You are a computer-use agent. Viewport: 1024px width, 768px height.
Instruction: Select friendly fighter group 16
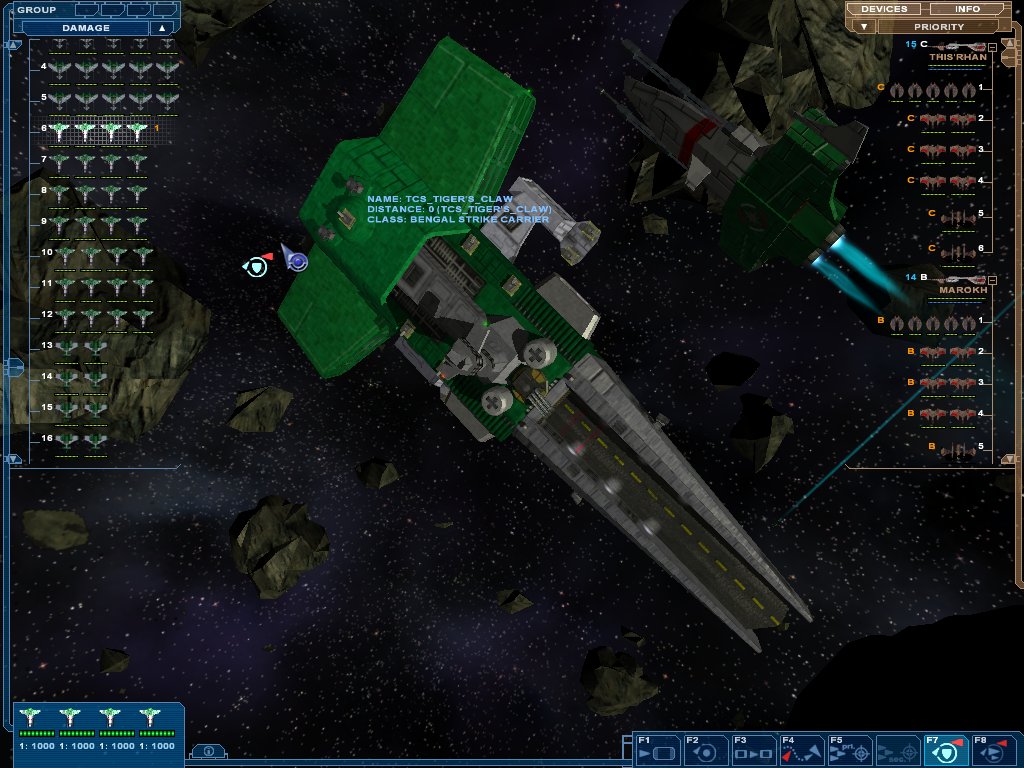[81, 440]
